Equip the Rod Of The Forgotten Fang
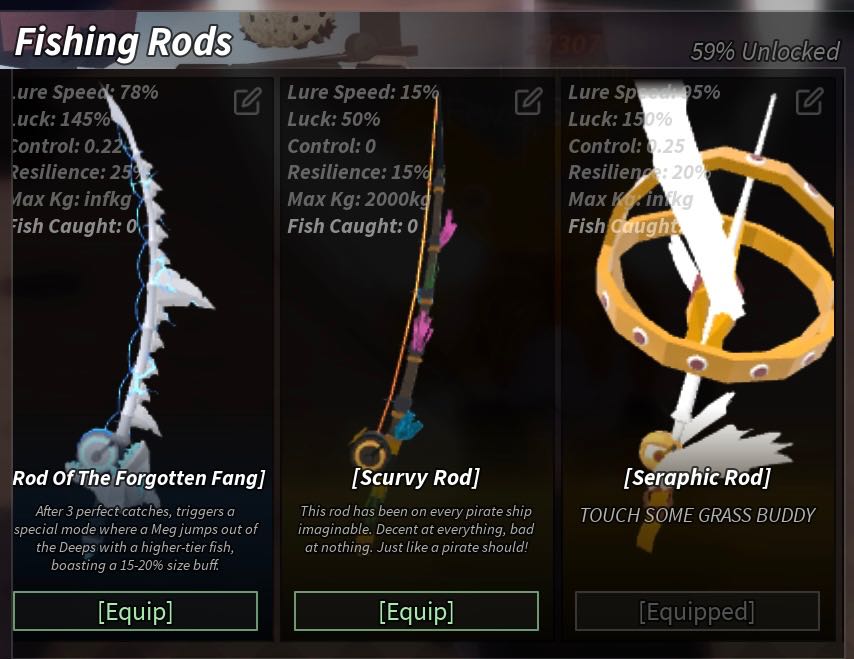Screen dimensions: 854x659 [135, 611]
